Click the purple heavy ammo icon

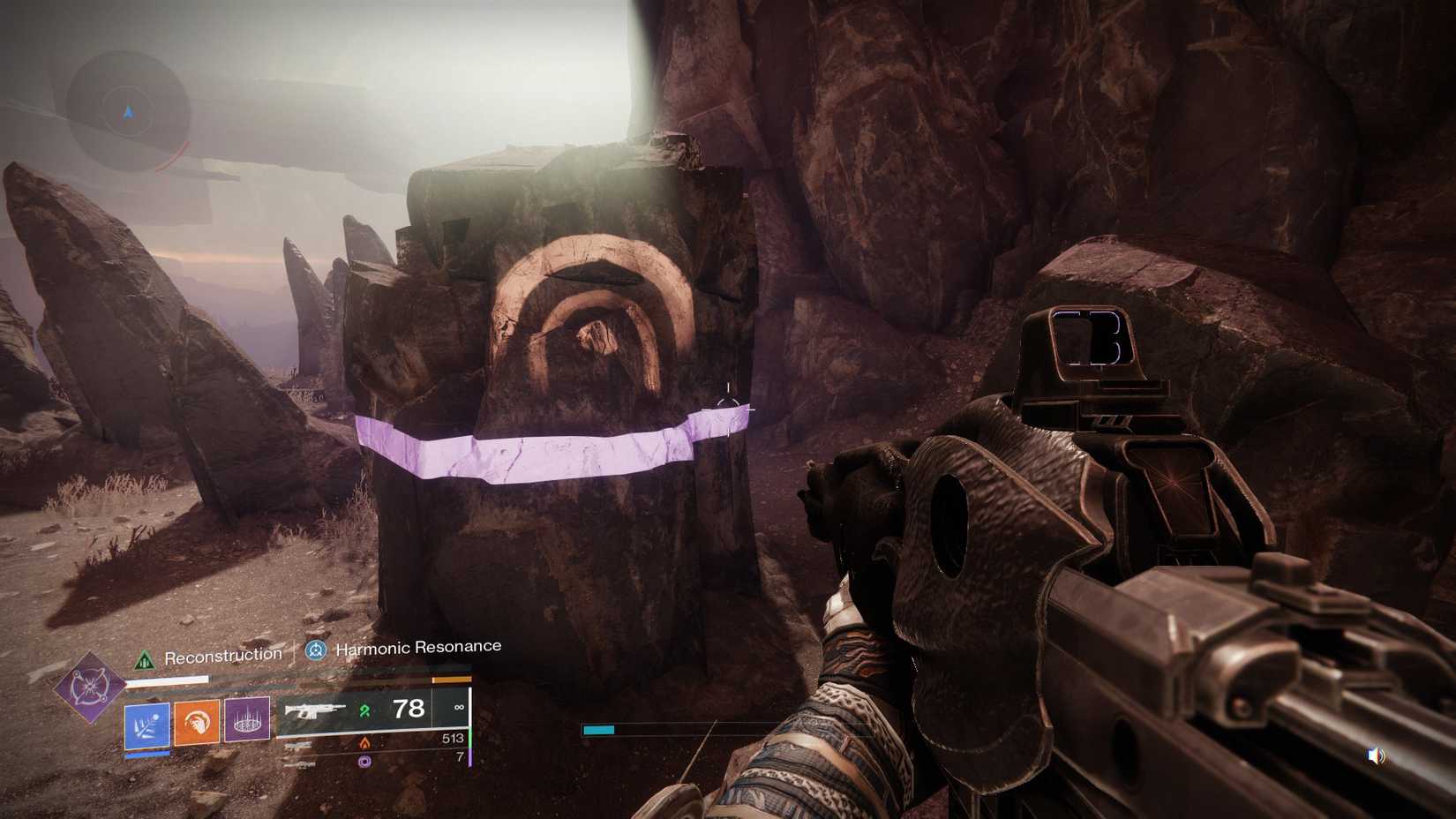tap(365, 761)
